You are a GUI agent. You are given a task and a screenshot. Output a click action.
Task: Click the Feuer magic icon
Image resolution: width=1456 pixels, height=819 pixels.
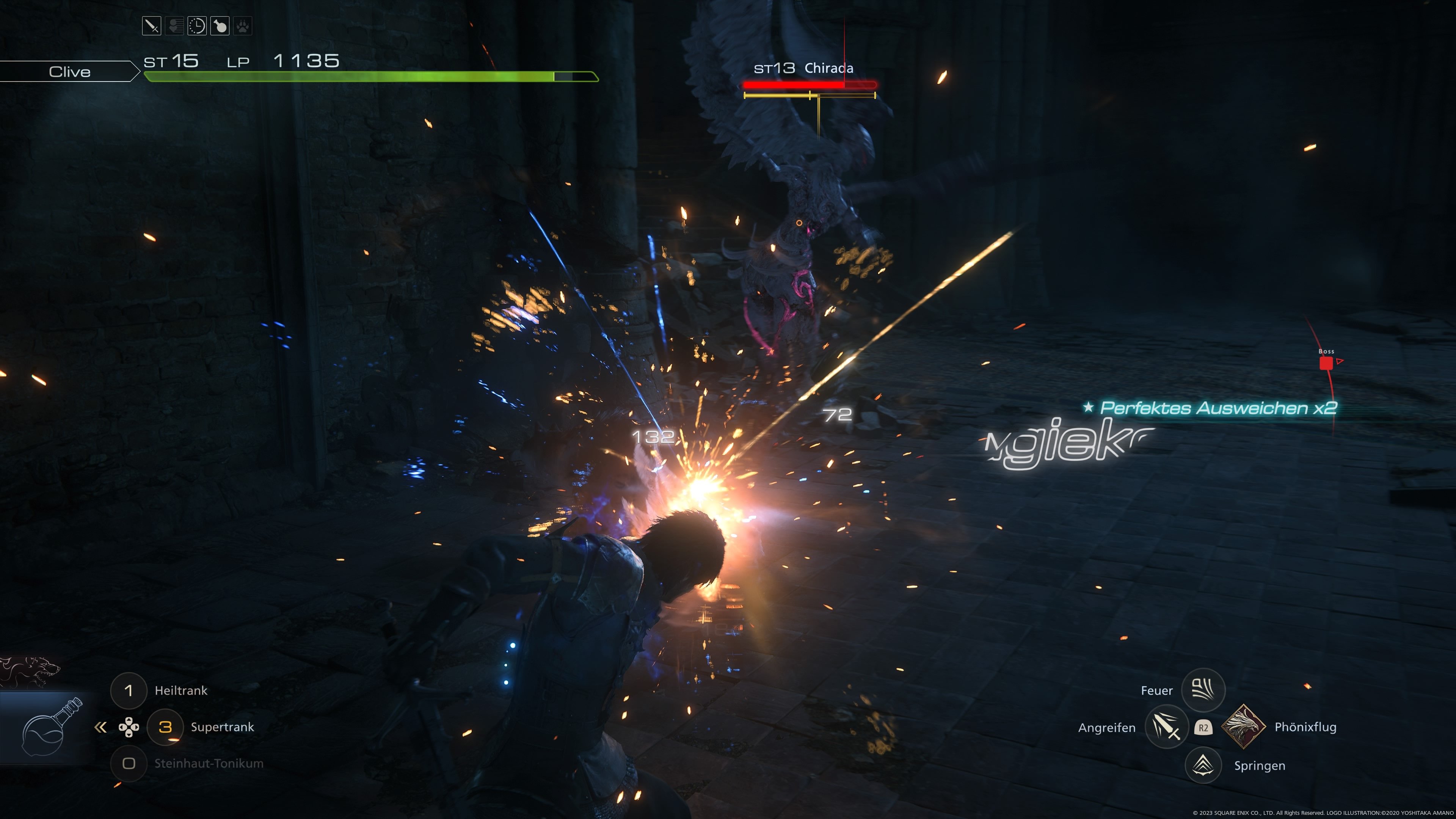(1203, 690)
